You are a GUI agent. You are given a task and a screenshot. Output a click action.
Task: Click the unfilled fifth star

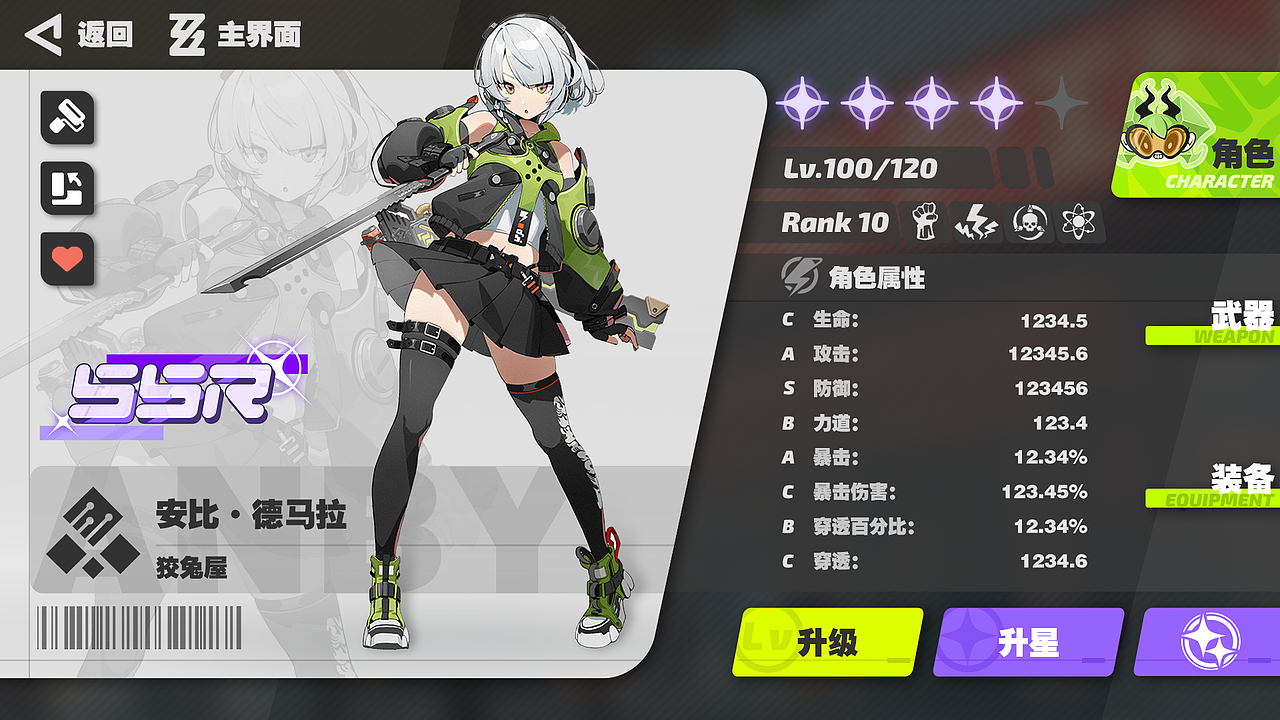tap(1060, 103)
